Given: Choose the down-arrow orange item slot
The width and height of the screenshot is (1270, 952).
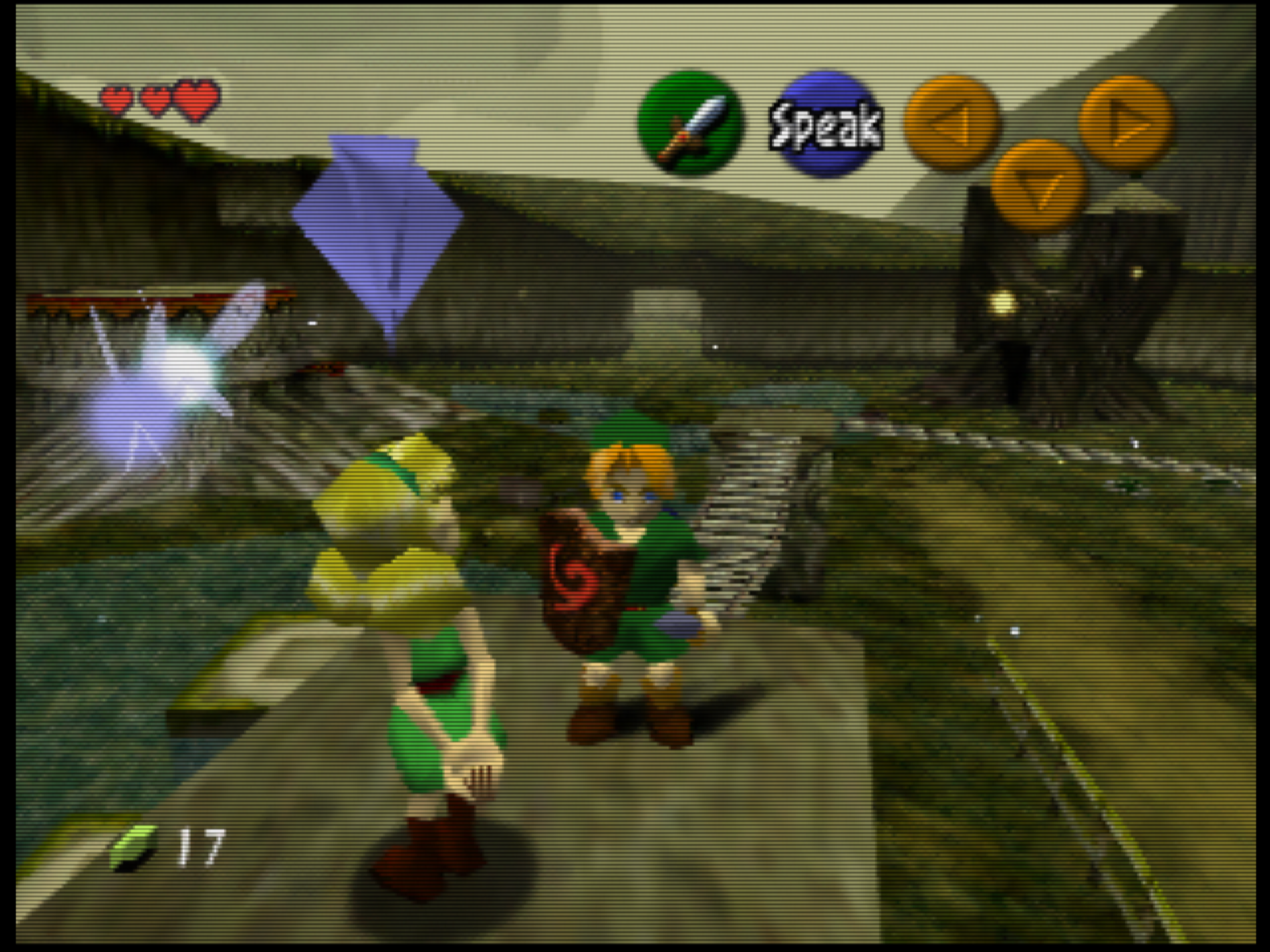Looking at the screenshot, I should coord(1039,186).
